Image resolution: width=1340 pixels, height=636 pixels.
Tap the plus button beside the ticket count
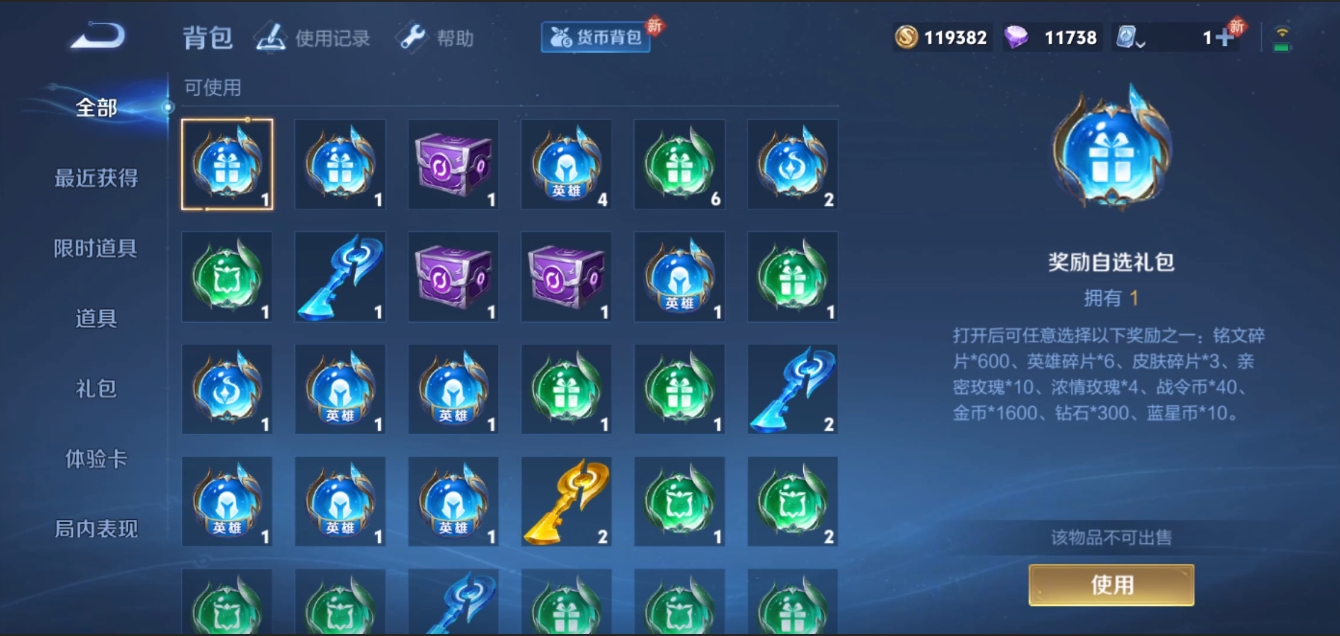coord(1223,38)
